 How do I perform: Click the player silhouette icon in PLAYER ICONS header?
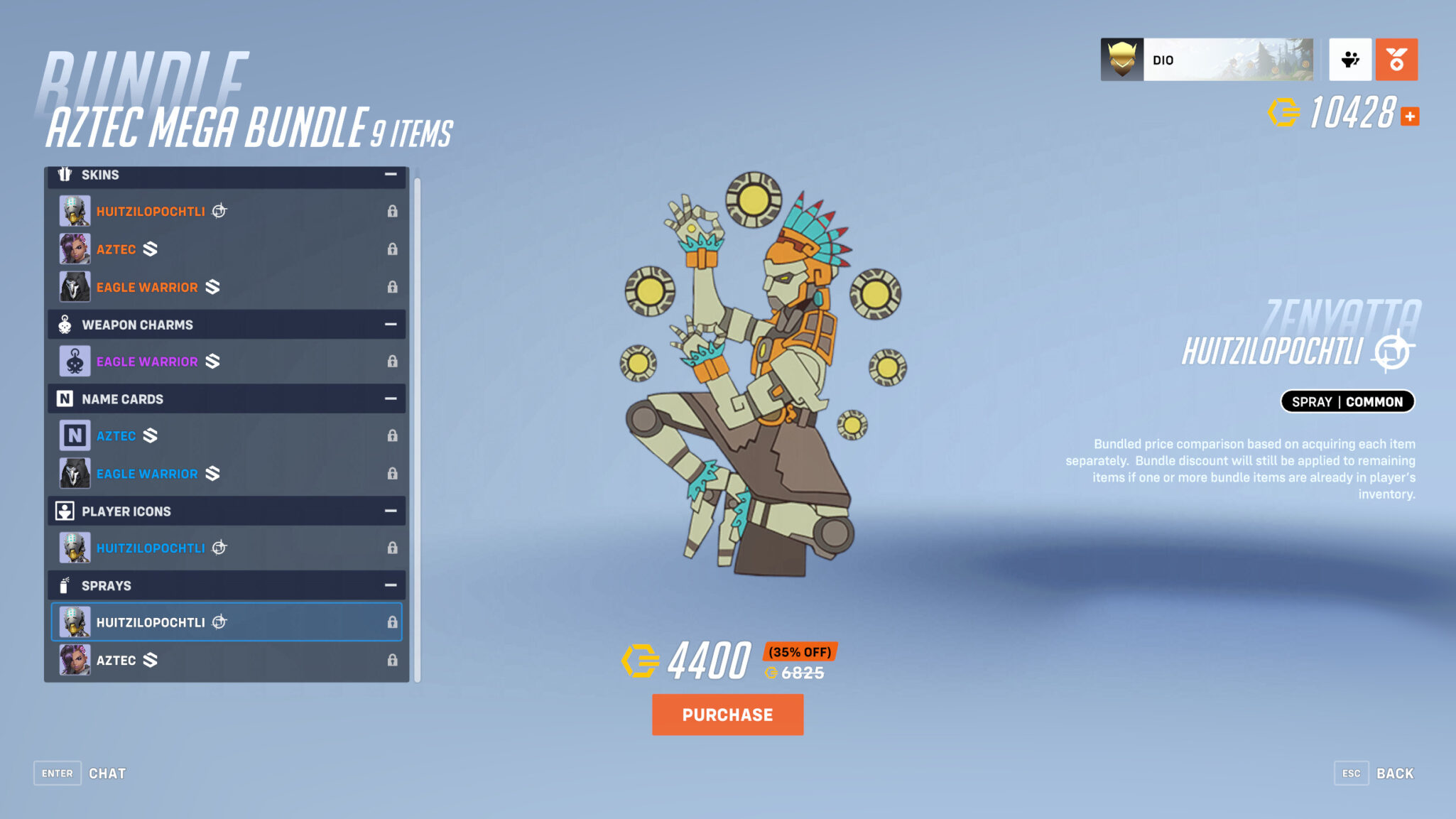65,511
